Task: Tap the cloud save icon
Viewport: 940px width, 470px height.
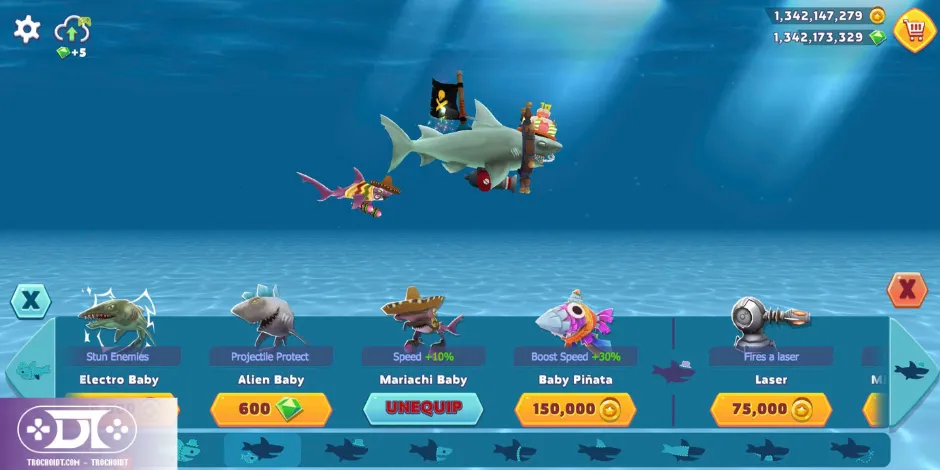Action: (72, 29)
